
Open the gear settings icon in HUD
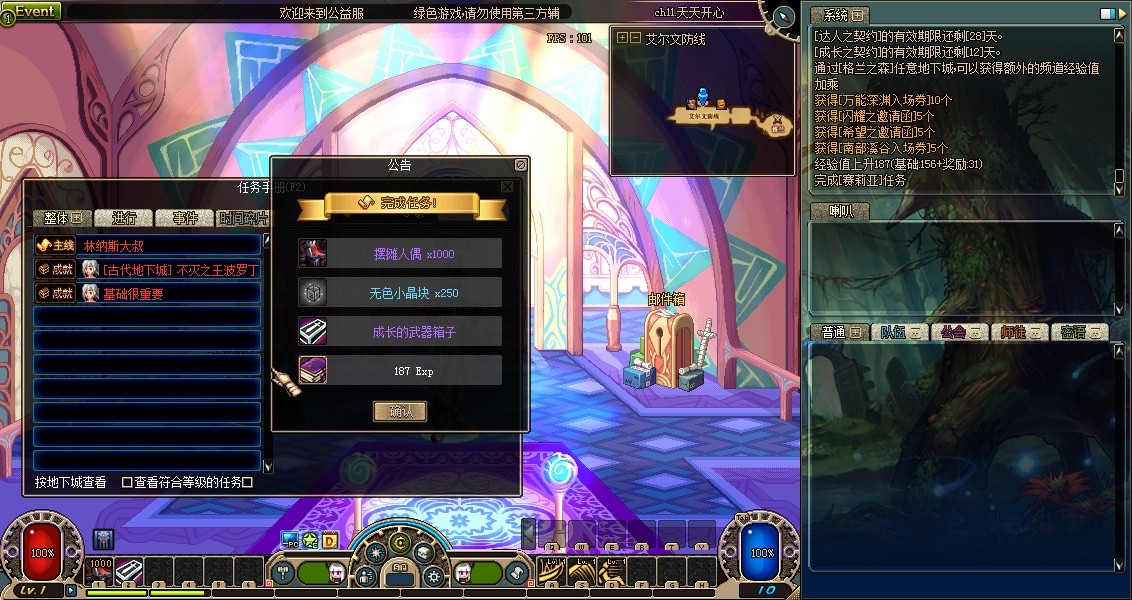pos(433,576)
